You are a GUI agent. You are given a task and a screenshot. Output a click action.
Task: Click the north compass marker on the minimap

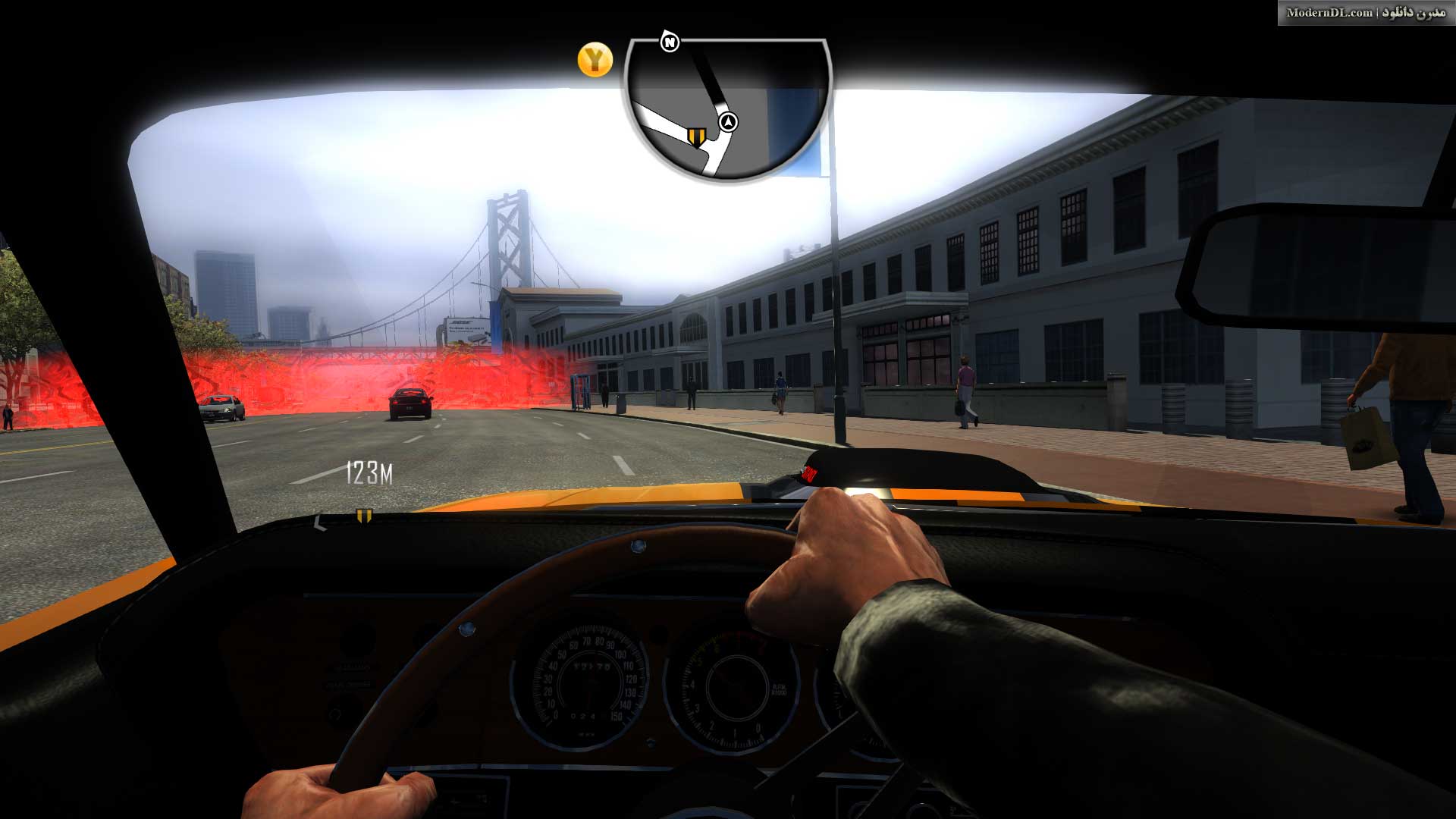[670, 42]
